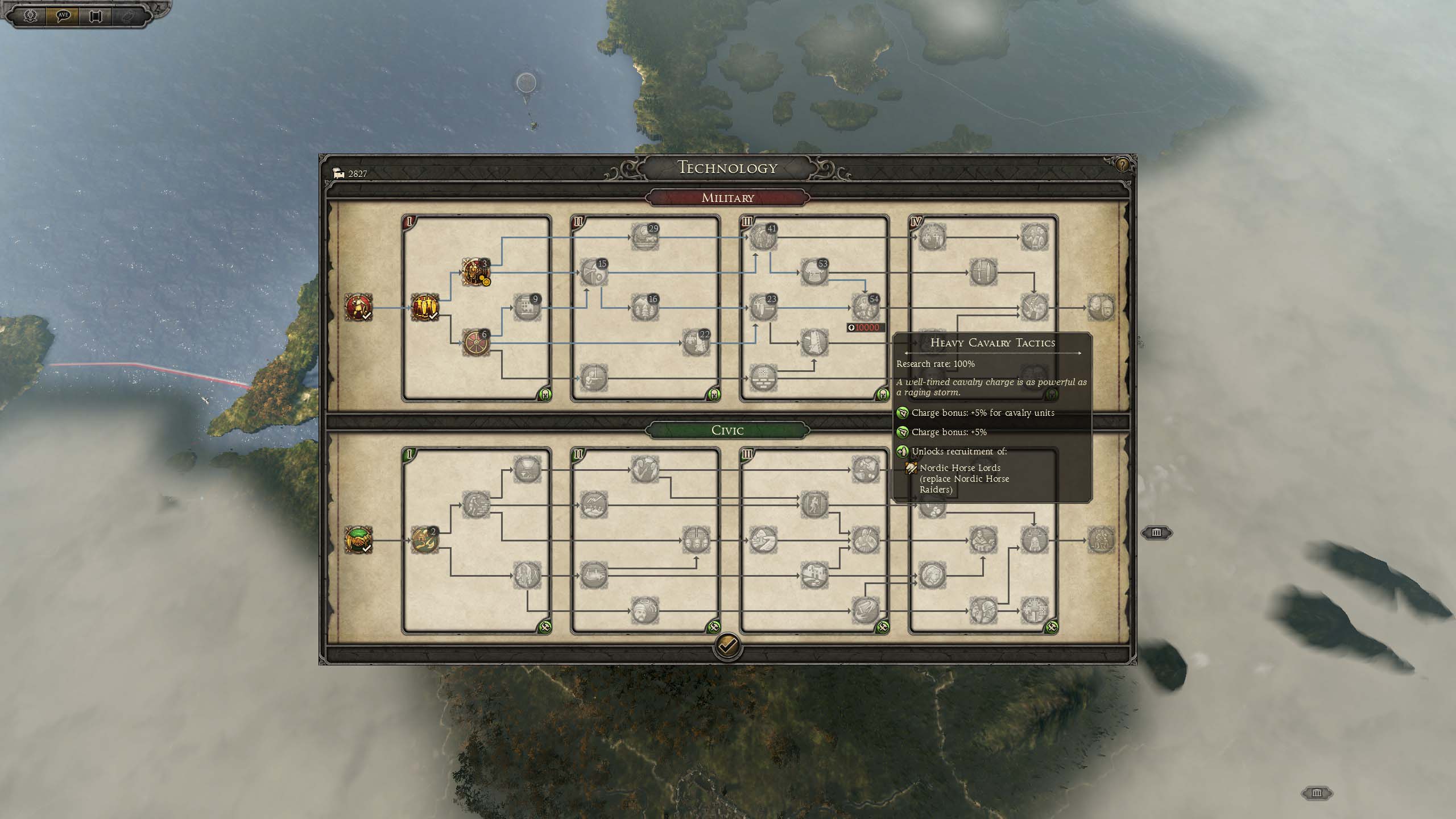The image size is (1456, 819).
Task: Choose the round shield tech costing 6 turns
Action: pos(475,343)
